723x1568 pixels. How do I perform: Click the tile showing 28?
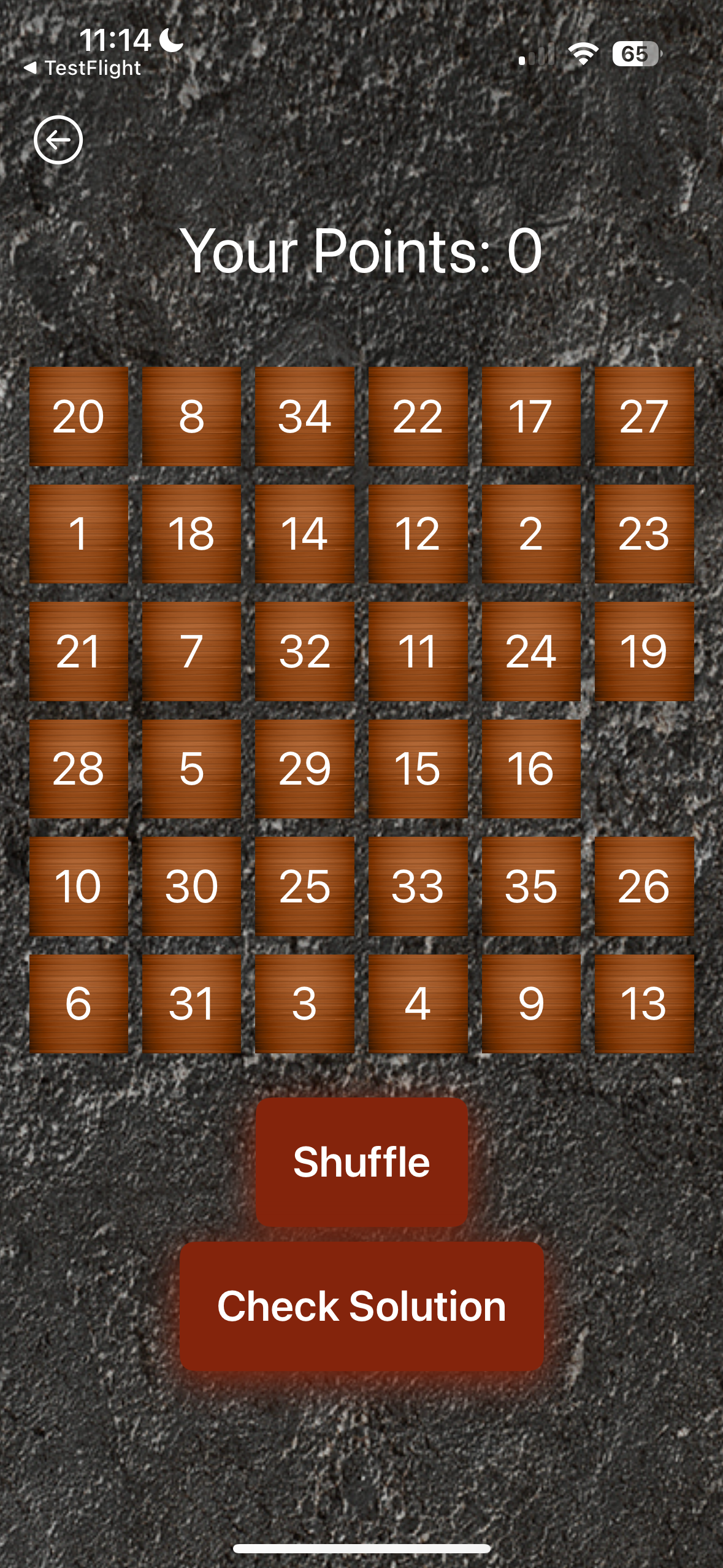pos(78,769)
